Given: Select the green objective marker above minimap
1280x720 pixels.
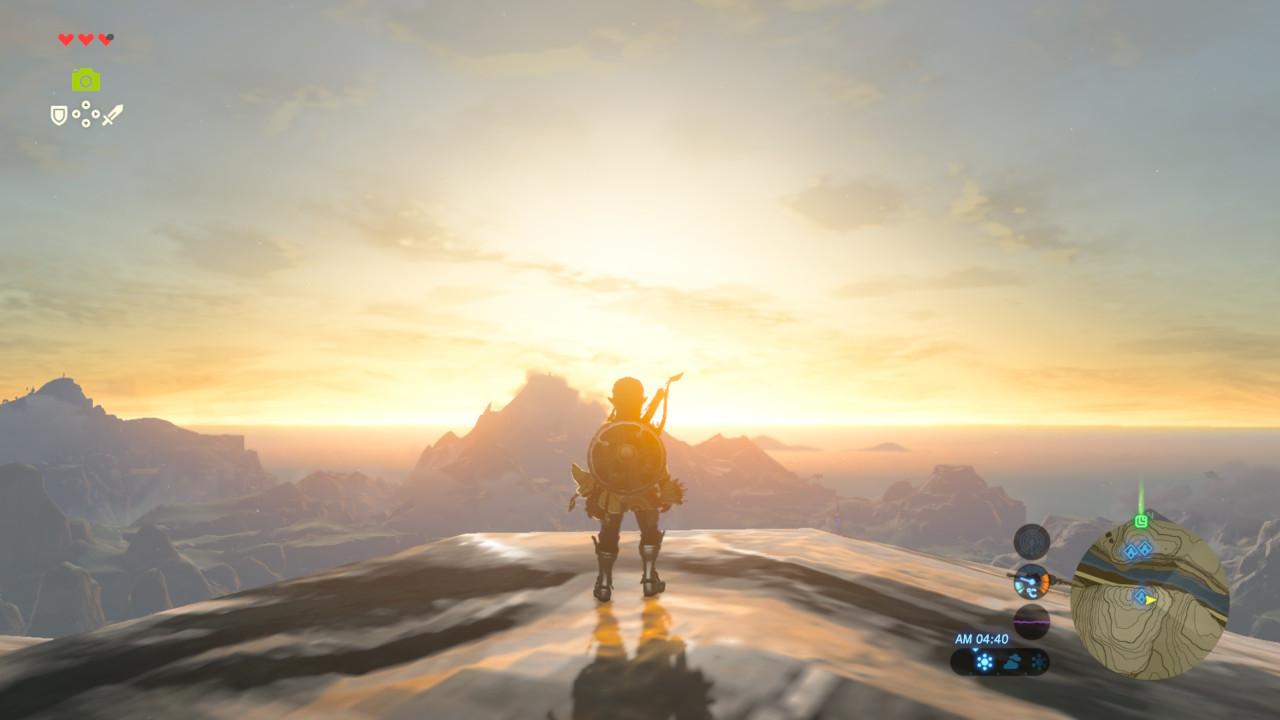Looking at the screenshot, I should coord(1141,521).
